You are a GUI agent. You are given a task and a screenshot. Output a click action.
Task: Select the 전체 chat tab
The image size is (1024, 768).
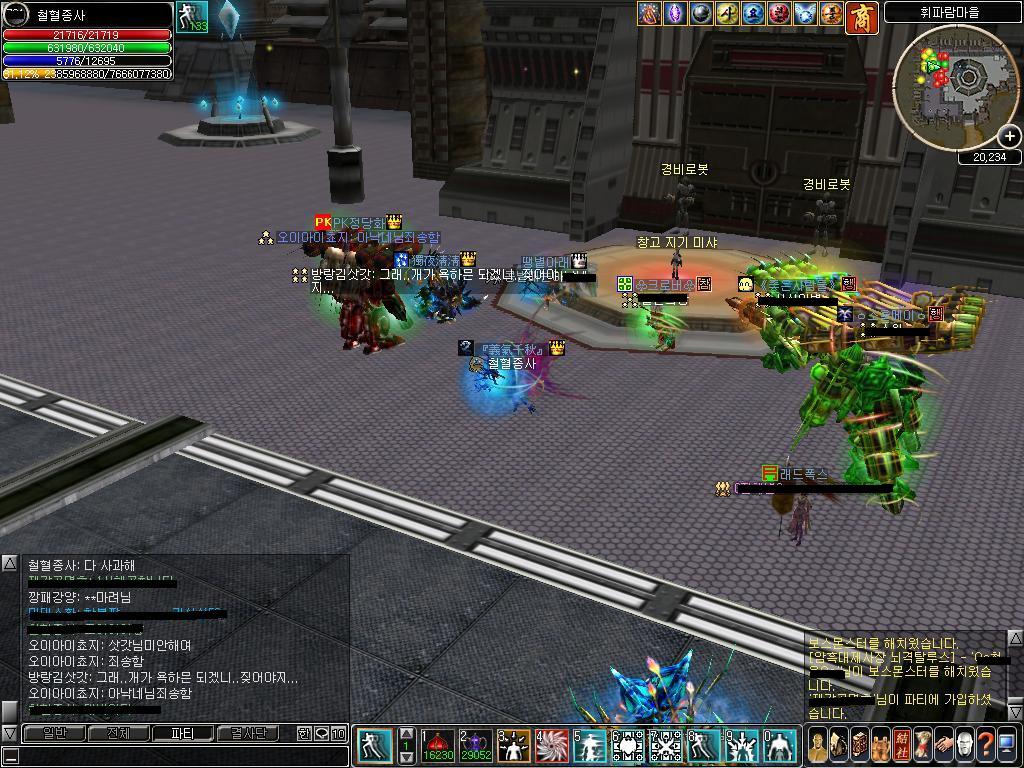pos(118,733)
